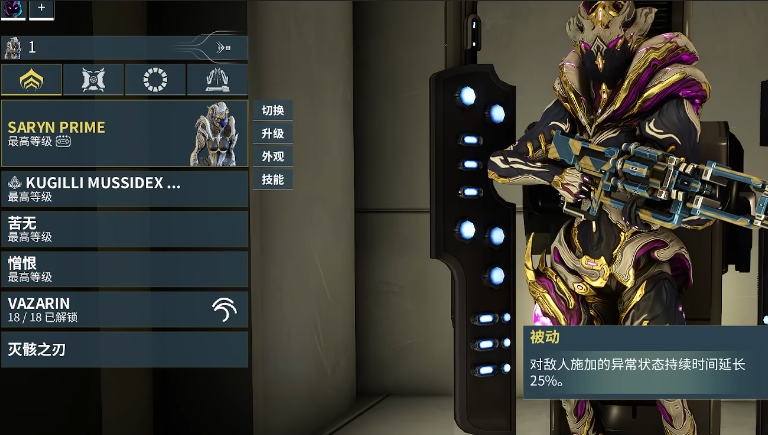Open the dashed ring category tab

point(155,79)
